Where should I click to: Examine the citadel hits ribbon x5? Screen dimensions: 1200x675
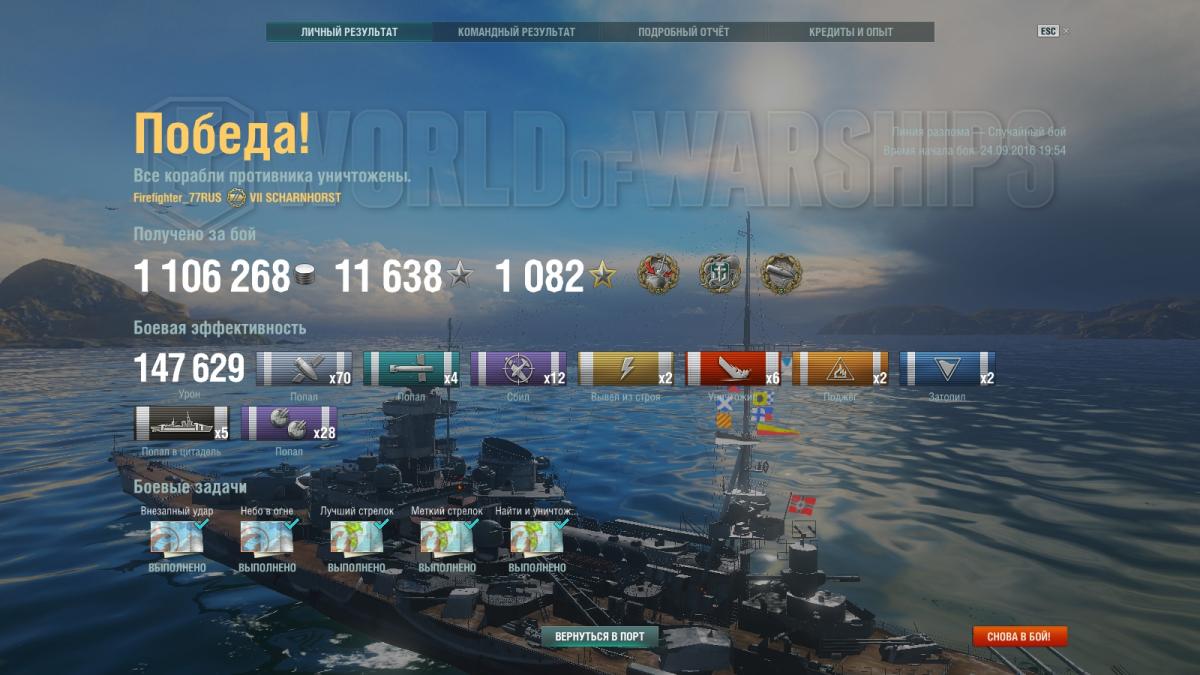181,423
